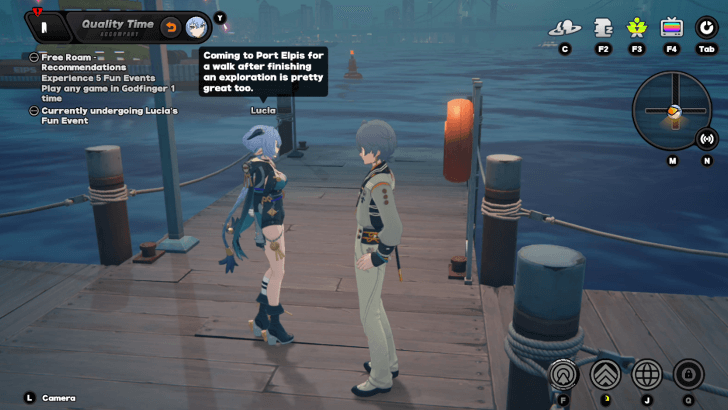Open the circular minimap
Image resolution: width=728 pixels, height=410 pixels.
tap(671, 110)
